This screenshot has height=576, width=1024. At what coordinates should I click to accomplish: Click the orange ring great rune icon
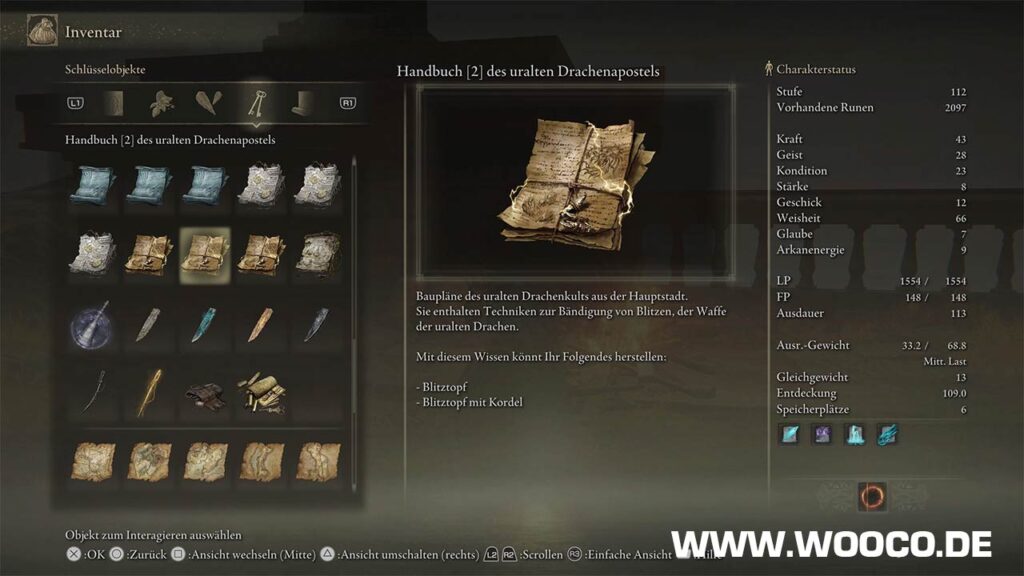click(872, 496)
